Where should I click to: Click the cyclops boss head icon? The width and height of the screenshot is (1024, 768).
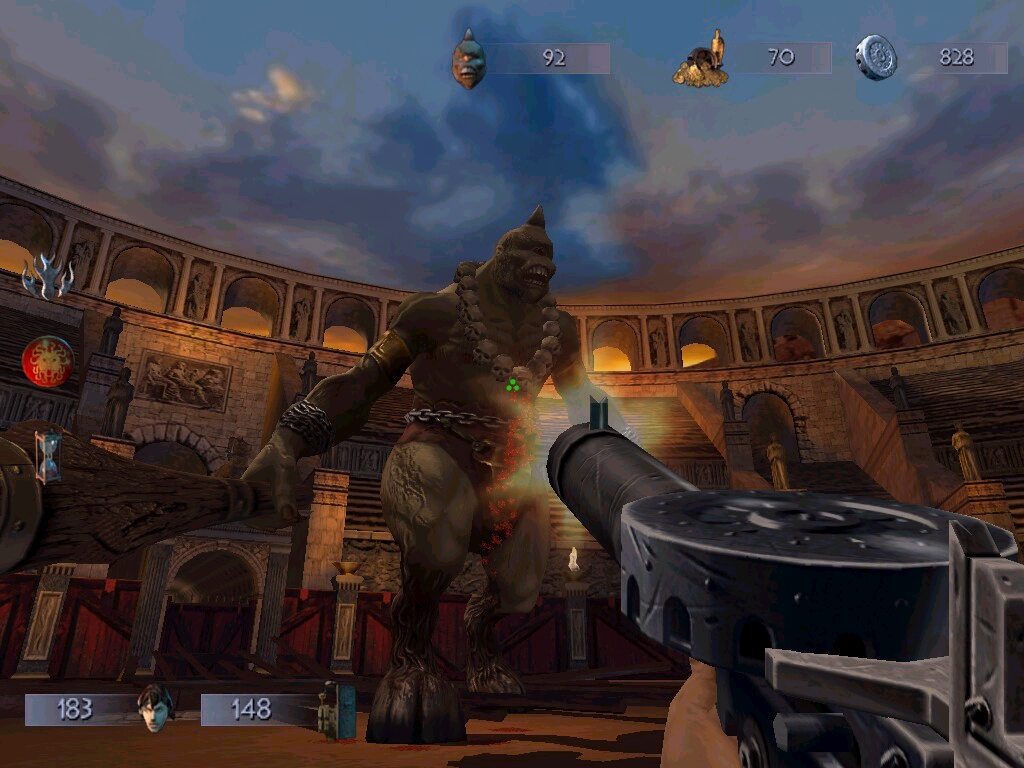point(467,58)
